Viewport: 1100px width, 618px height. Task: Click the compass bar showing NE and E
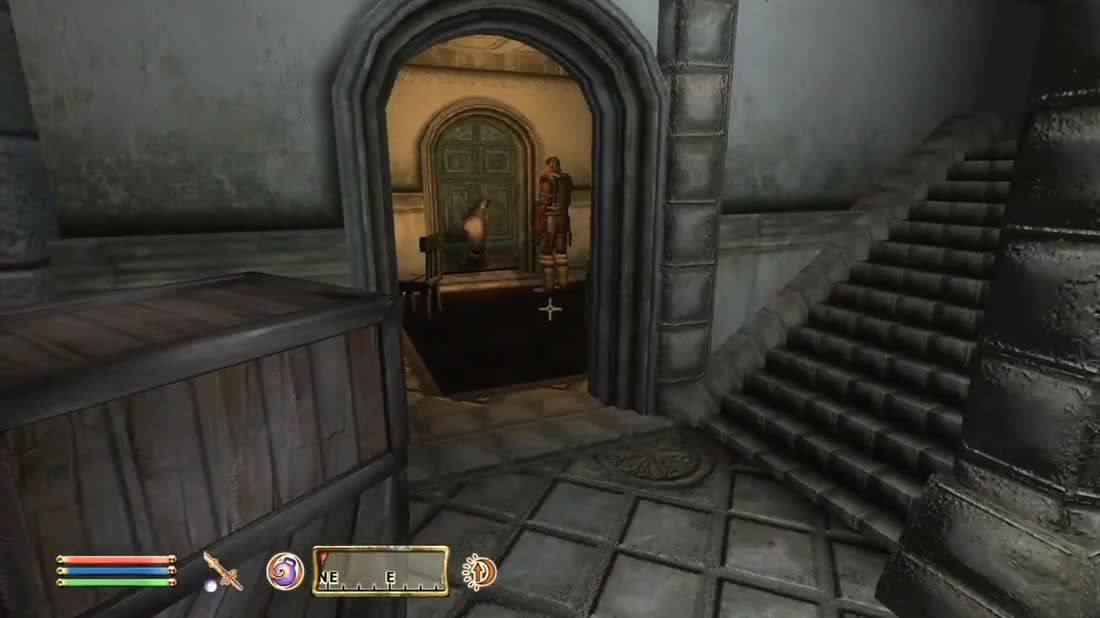380,571
